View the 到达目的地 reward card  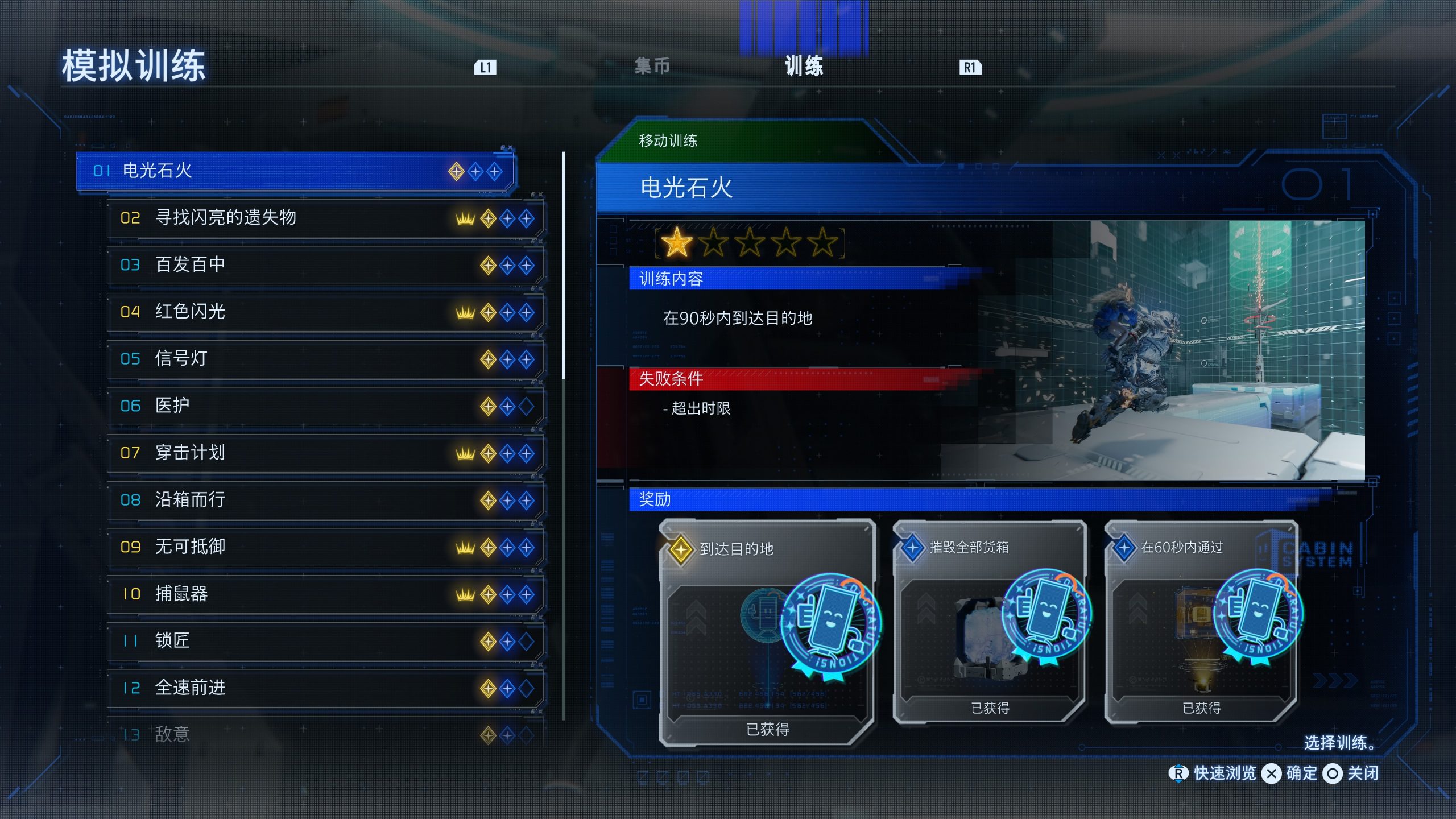(x=767, y=632)
